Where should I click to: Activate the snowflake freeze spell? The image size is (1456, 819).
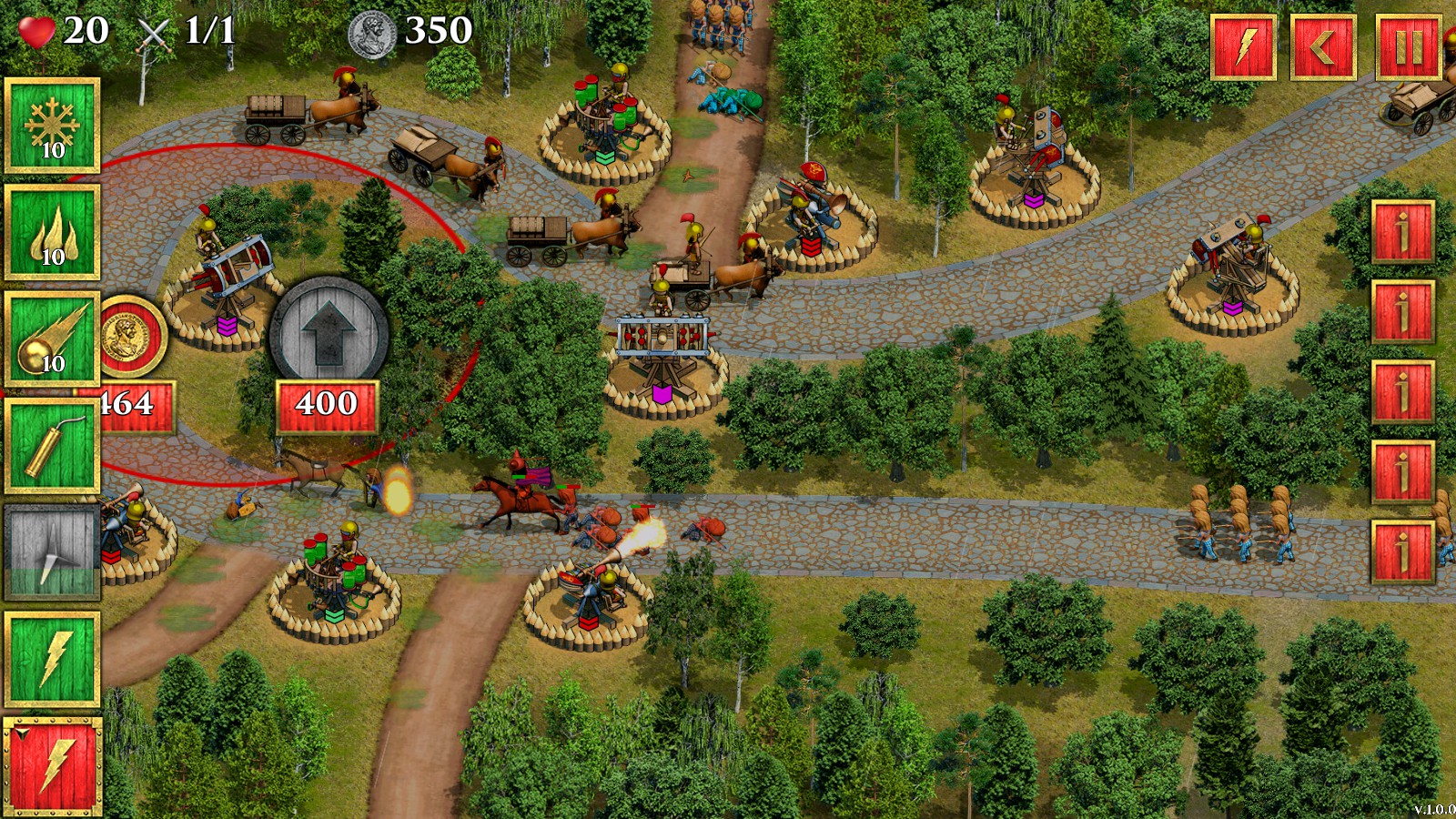[52, 126]
